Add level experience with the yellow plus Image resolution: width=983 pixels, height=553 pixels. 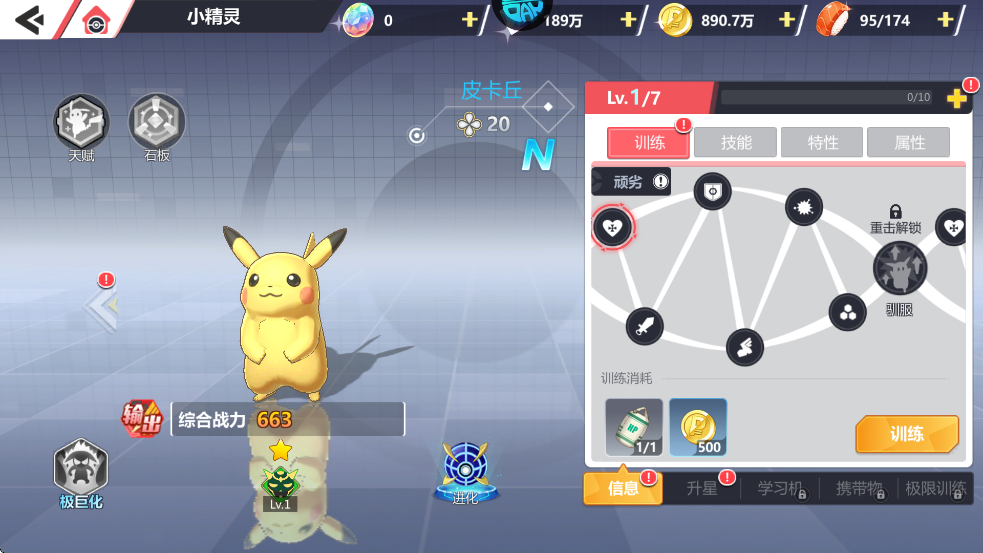coord(956,98)
